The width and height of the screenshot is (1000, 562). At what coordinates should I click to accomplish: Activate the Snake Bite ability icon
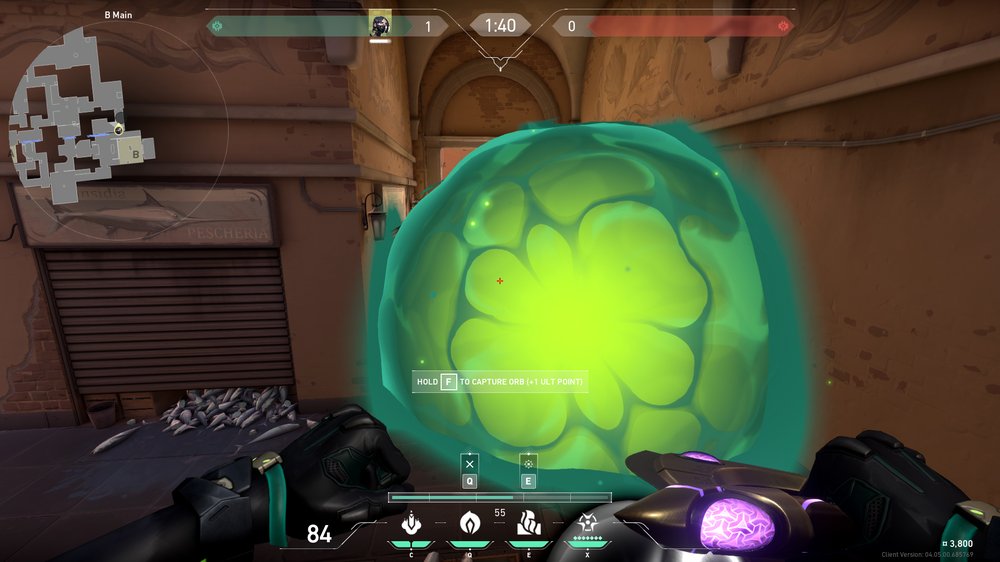coord(410,523)
